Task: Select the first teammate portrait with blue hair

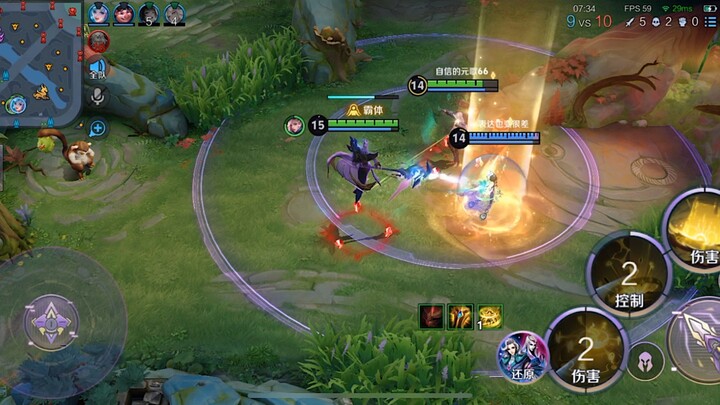Action: click(99, 13)
